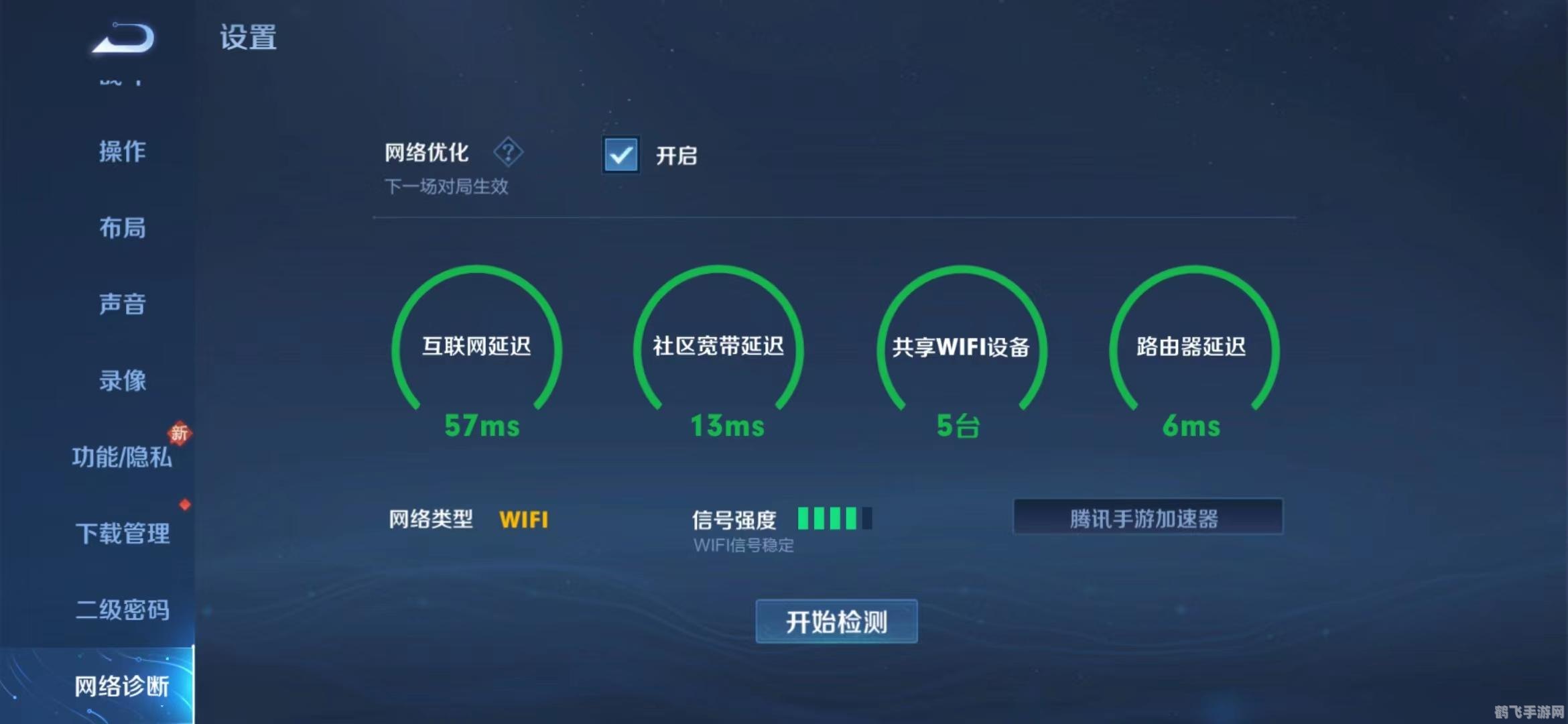Click the WIFI network type label
The width and height of the screenshot is (1568, 724).
[x=524, y=520]
